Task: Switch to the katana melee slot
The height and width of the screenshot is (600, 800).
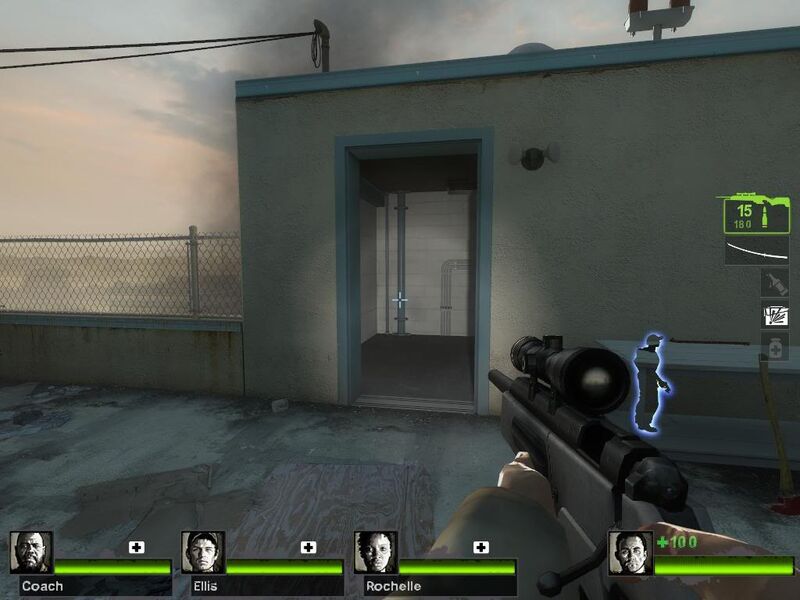Action: (x=756, y=250)
